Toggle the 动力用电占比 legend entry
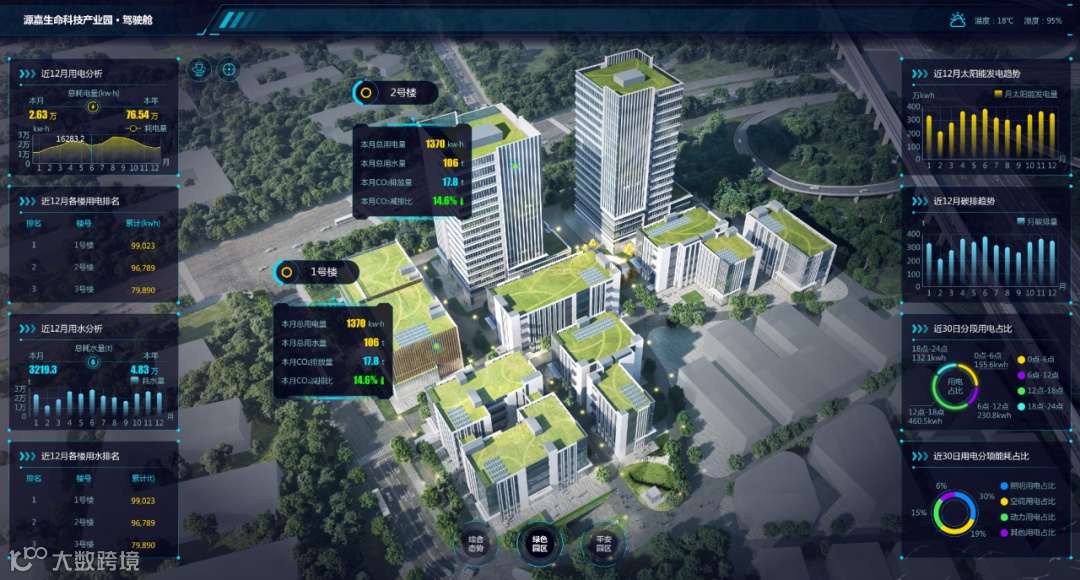 [x=1032, y=517]
